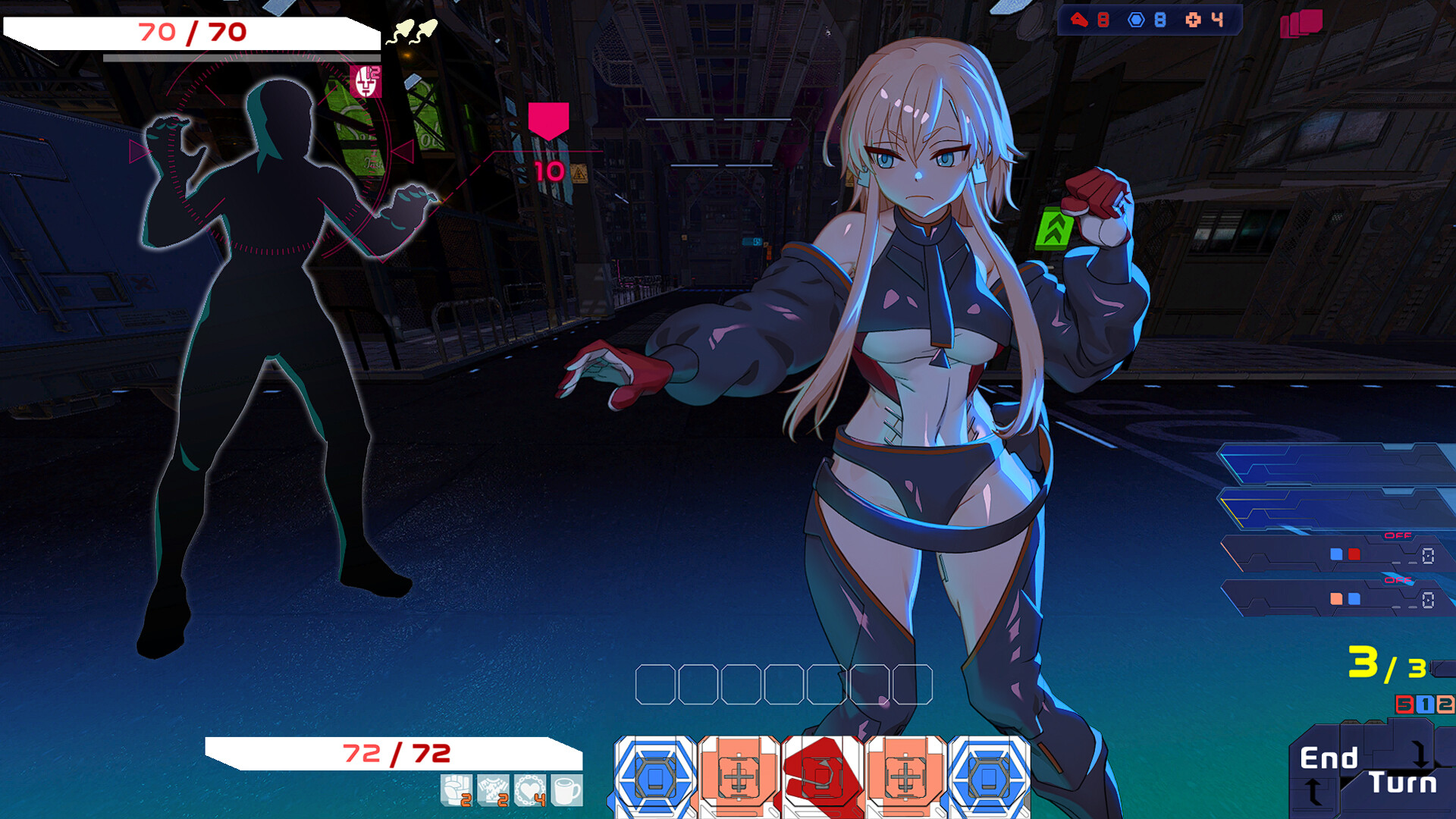The width and height of the screenshot is (1456, 819).
Task: Click the blue hexagon shield icon showing 8
Action: tap(1135, 20)
